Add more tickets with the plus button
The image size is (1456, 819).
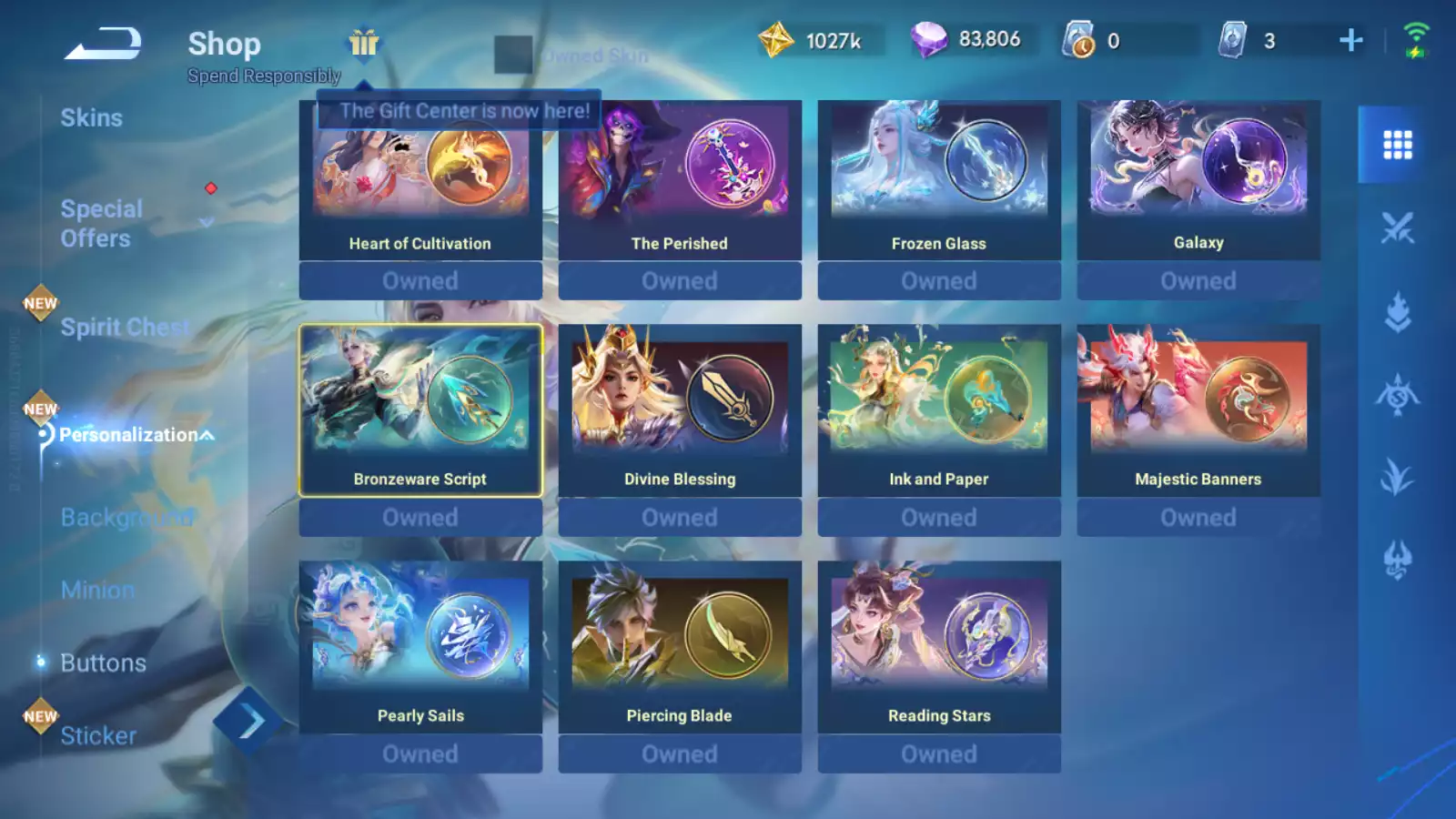coord(1350,40)
